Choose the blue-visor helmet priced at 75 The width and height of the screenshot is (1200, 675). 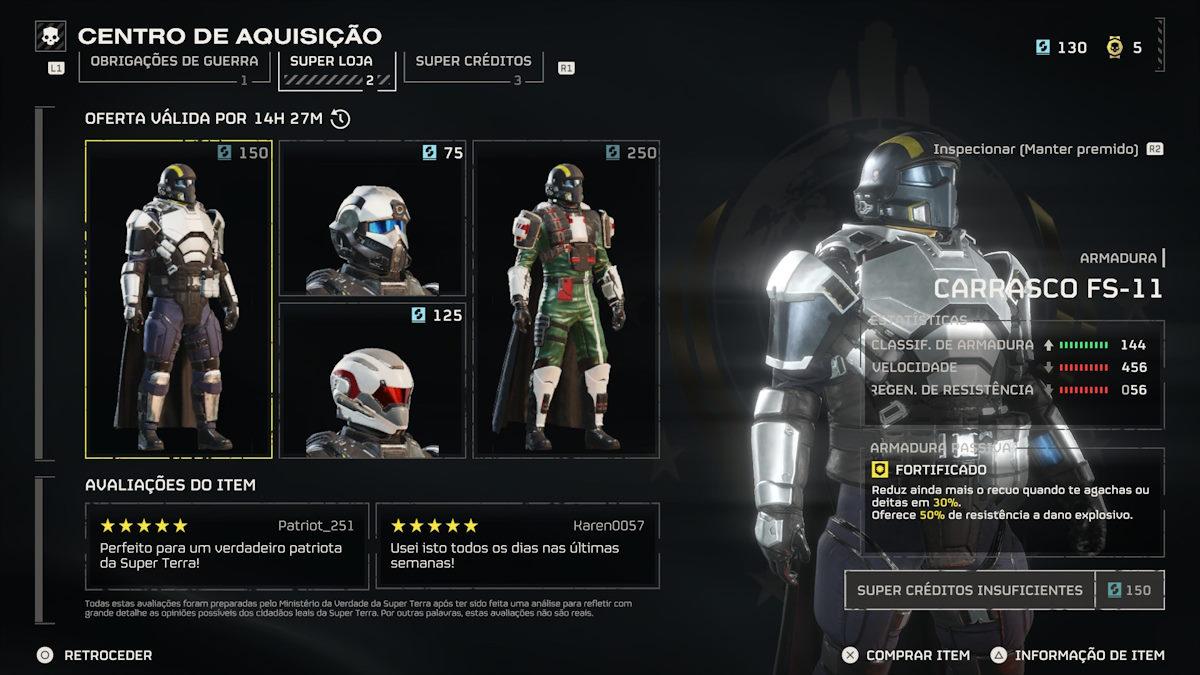coord(372,218)
